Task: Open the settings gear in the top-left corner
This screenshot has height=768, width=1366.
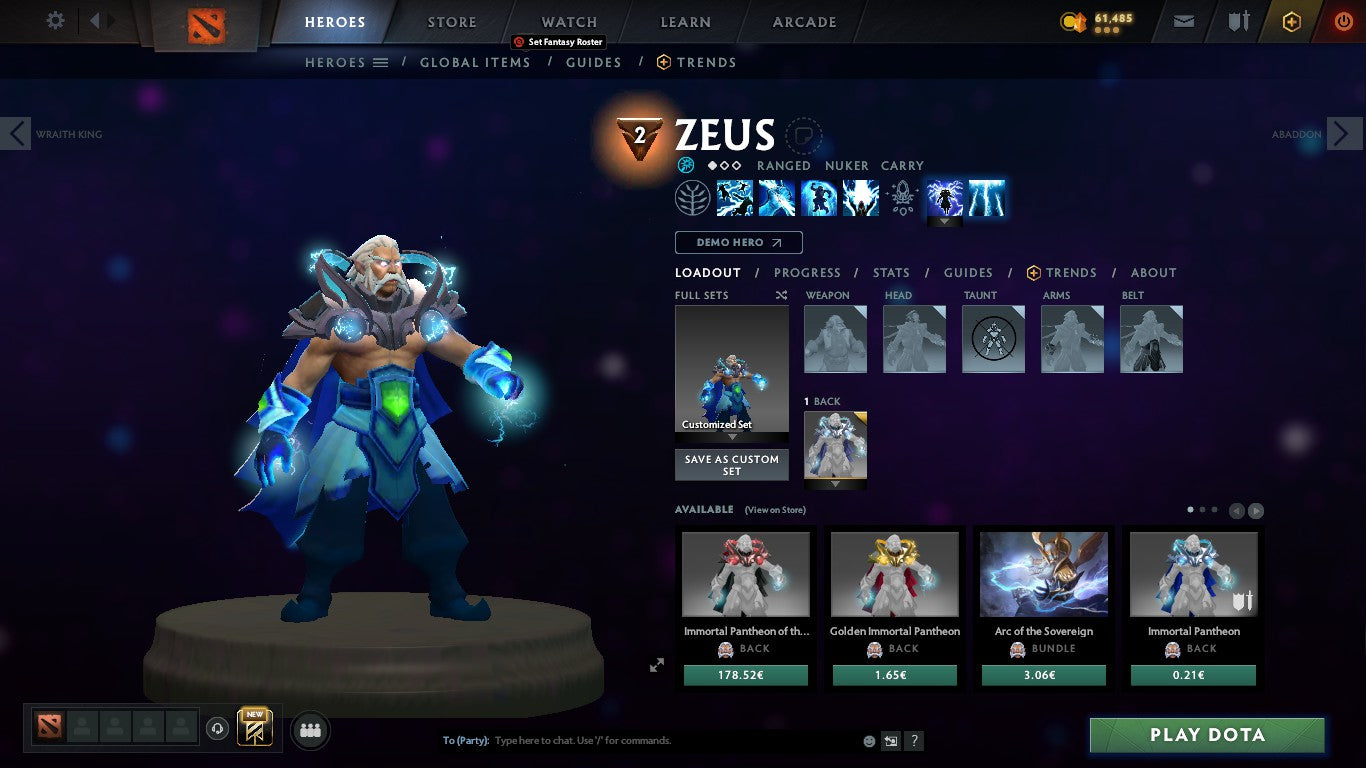Action: [55, 19]
